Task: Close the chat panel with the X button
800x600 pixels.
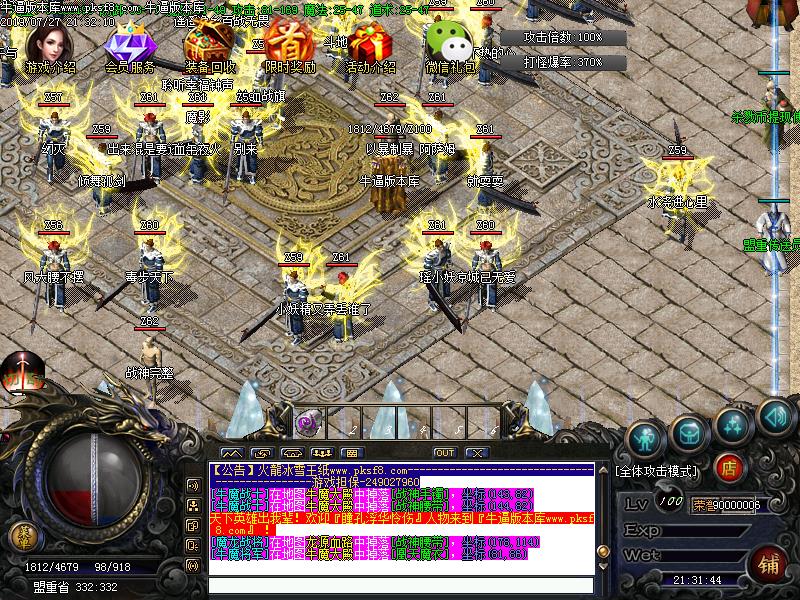Action: 476,453
